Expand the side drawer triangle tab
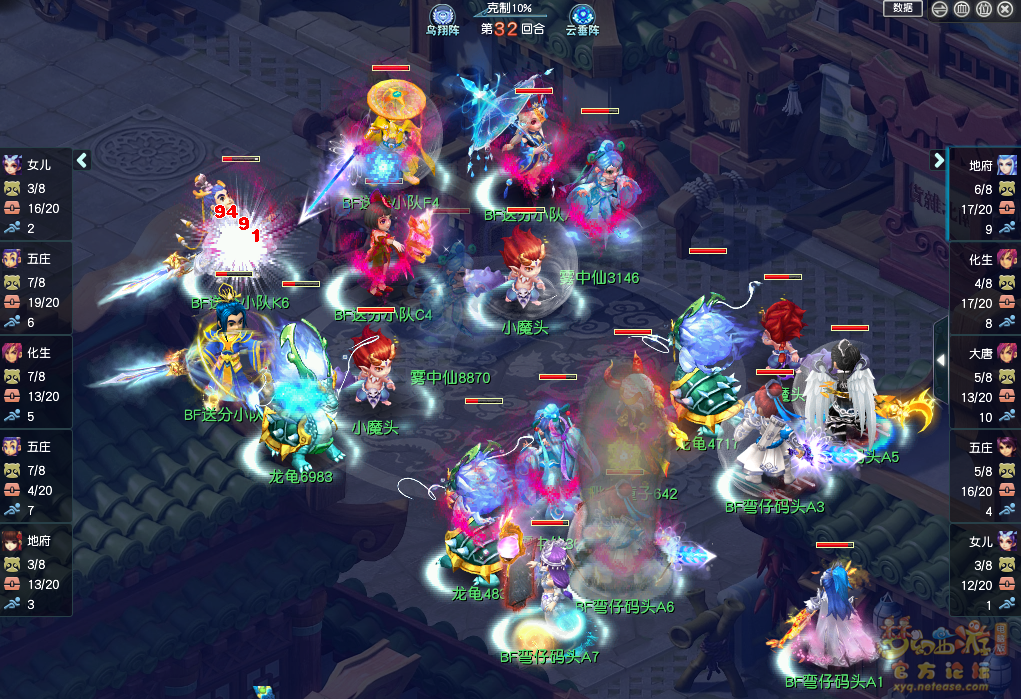The image size is (1021, 699). click(941, 360)
